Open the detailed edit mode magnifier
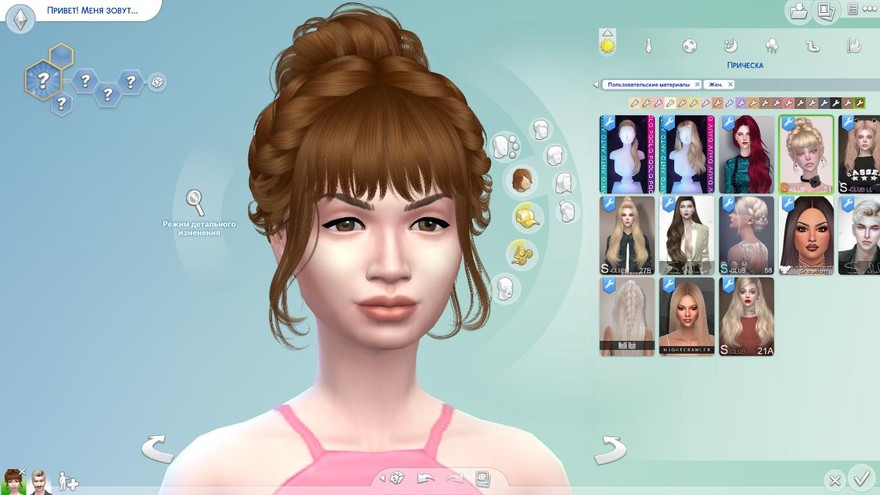The width and height of the screenshot is (880, 495). click(x=196, y=201)
